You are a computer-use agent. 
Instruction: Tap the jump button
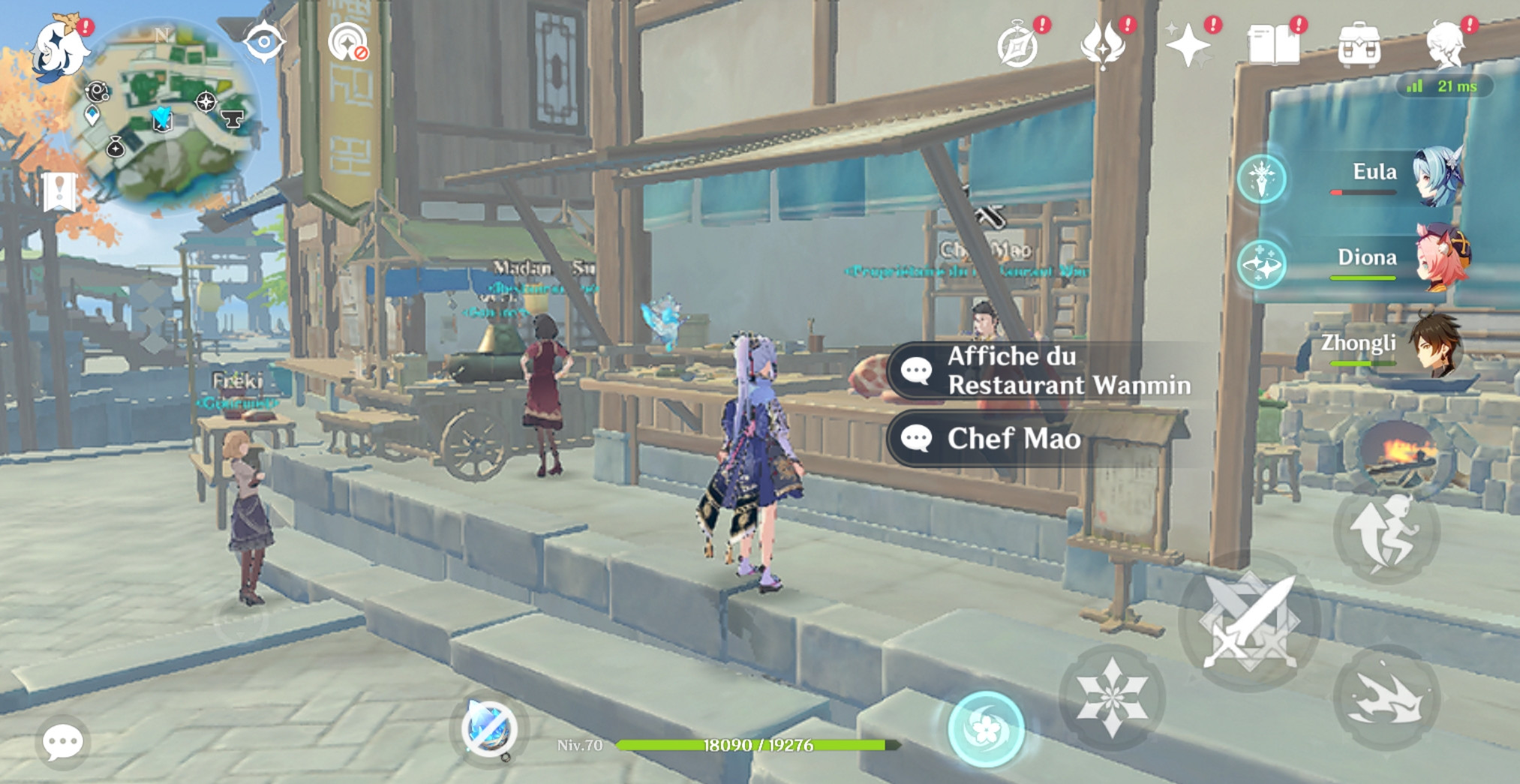[1386, 530]
